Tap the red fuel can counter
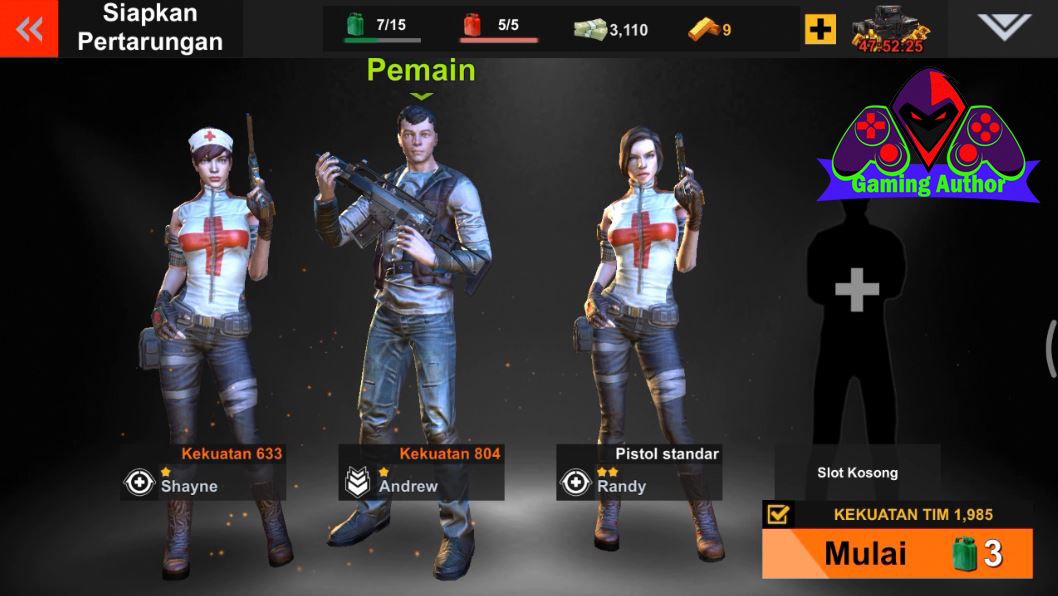Viewport: 1058px width, 596px height. [x=498, y=27]
